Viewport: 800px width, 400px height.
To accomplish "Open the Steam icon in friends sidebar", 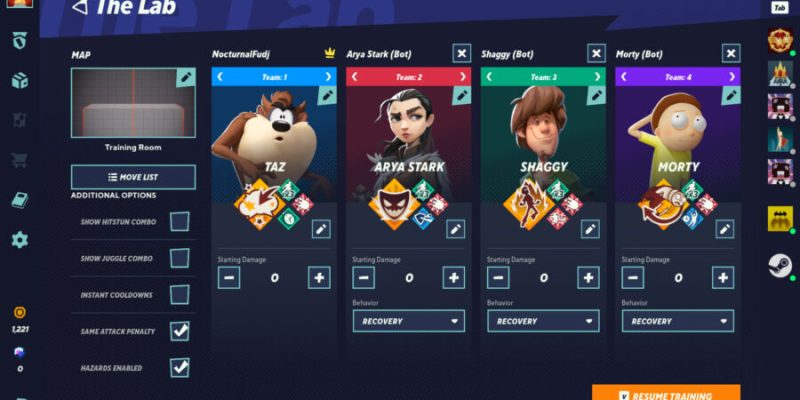I will (x=780, y=265).
